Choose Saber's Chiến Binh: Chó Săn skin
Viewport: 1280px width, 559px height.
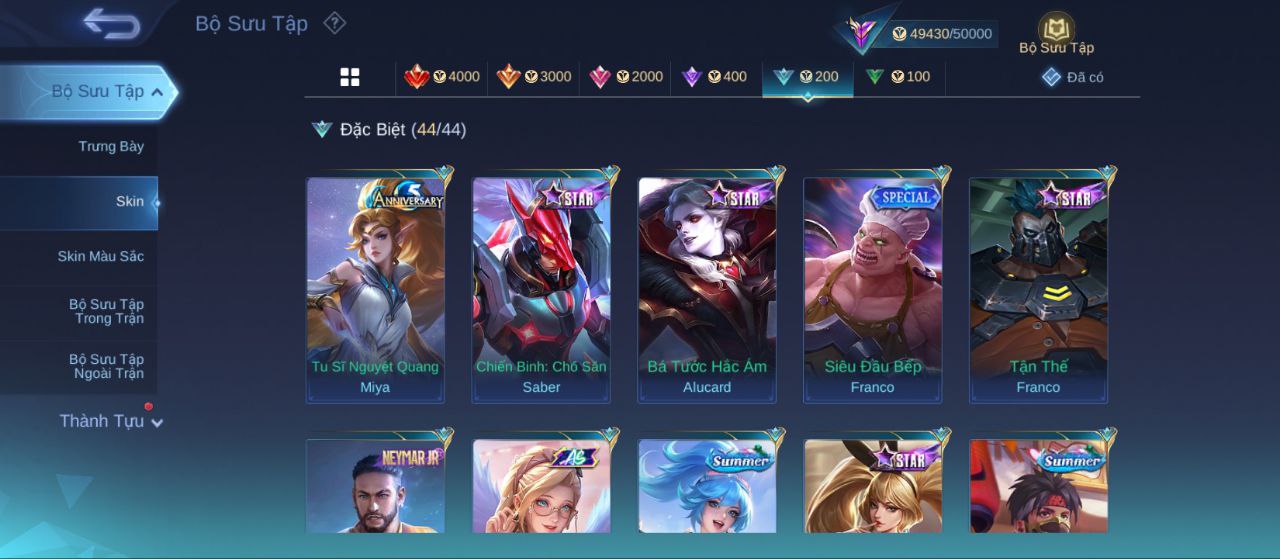pos(541,290)
